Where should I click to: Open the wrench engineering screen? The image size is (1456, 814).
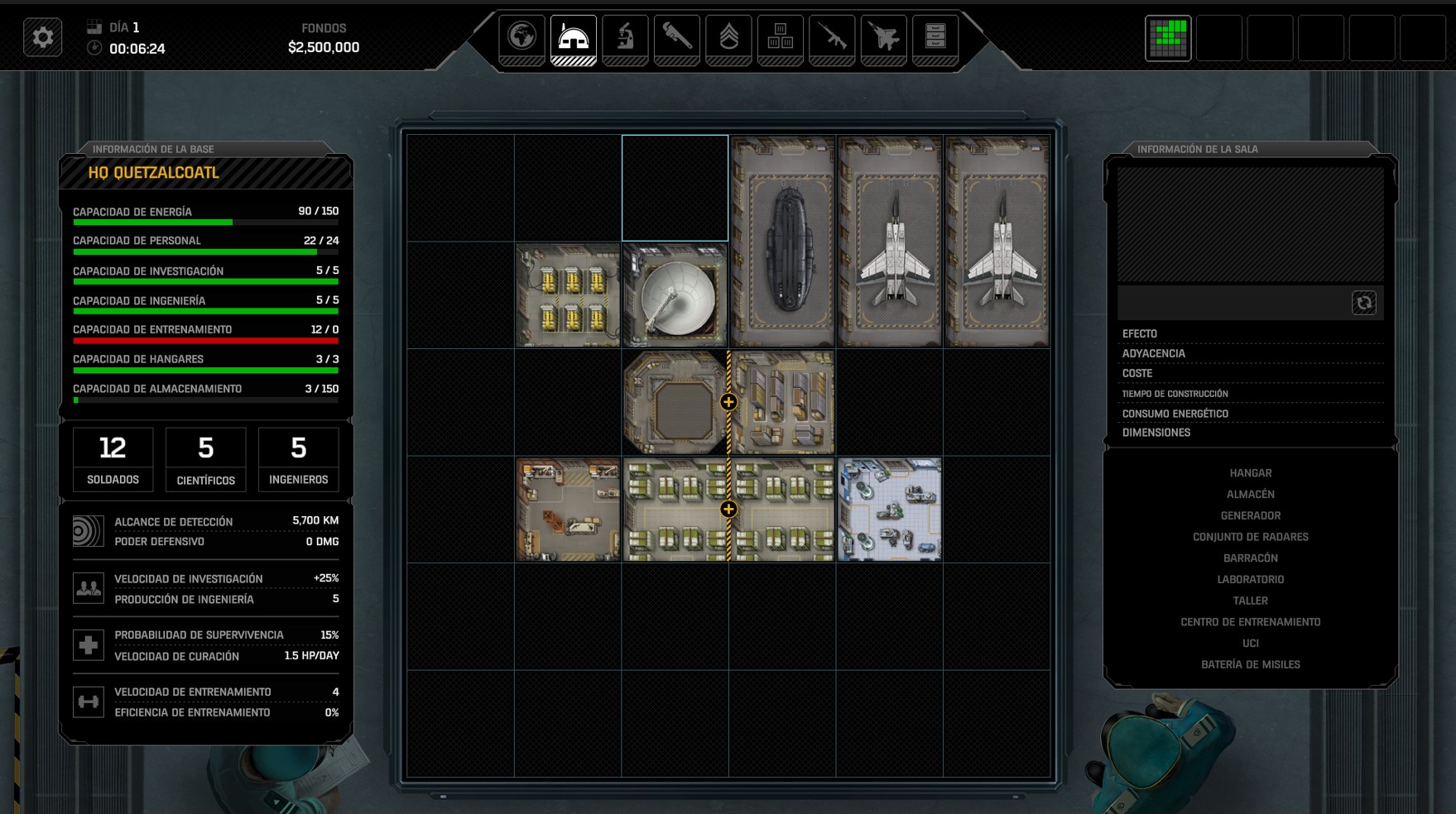pyautogui.click(x=676, y=38)
